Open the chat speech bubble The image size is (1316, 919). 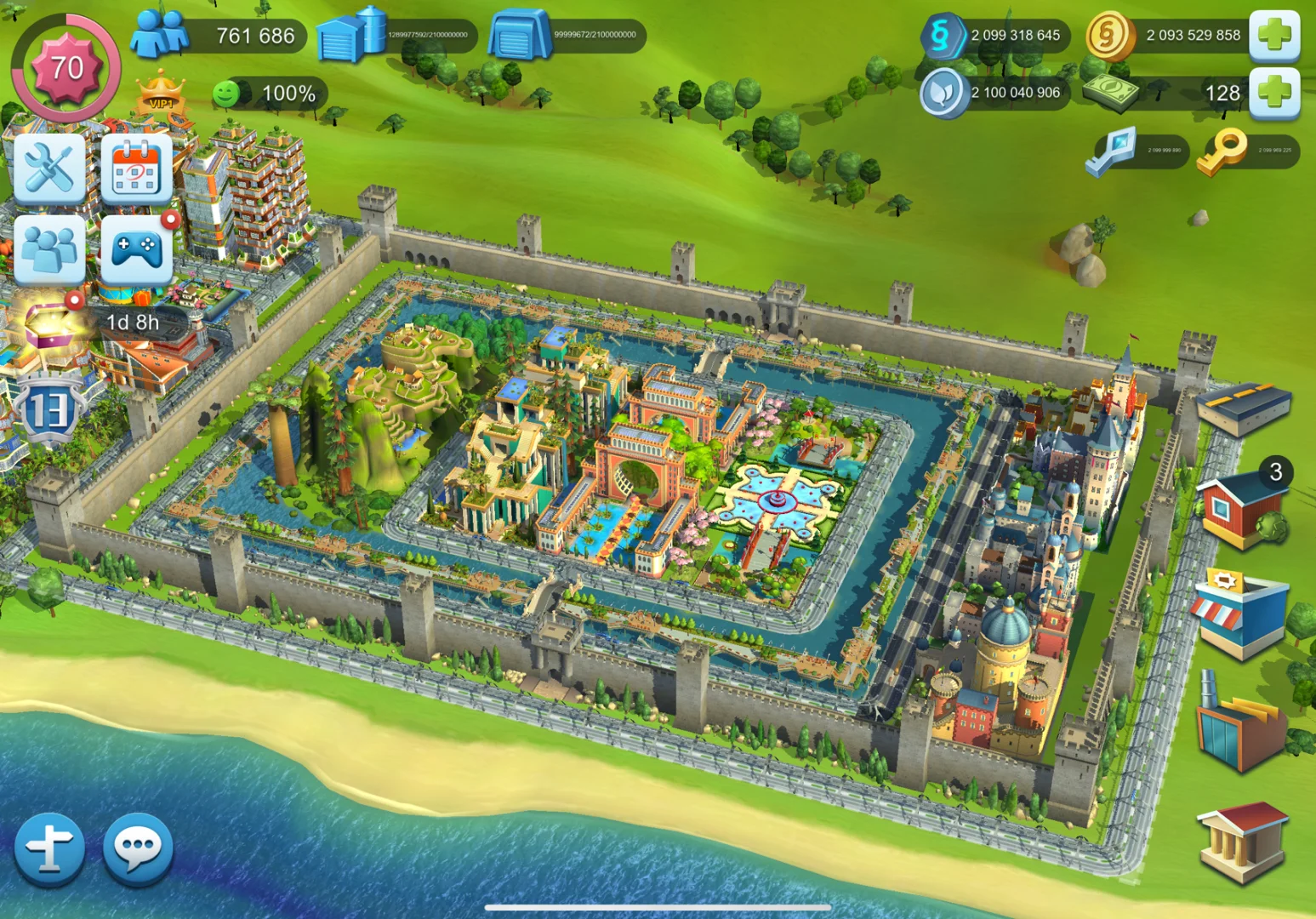[138, 848]
